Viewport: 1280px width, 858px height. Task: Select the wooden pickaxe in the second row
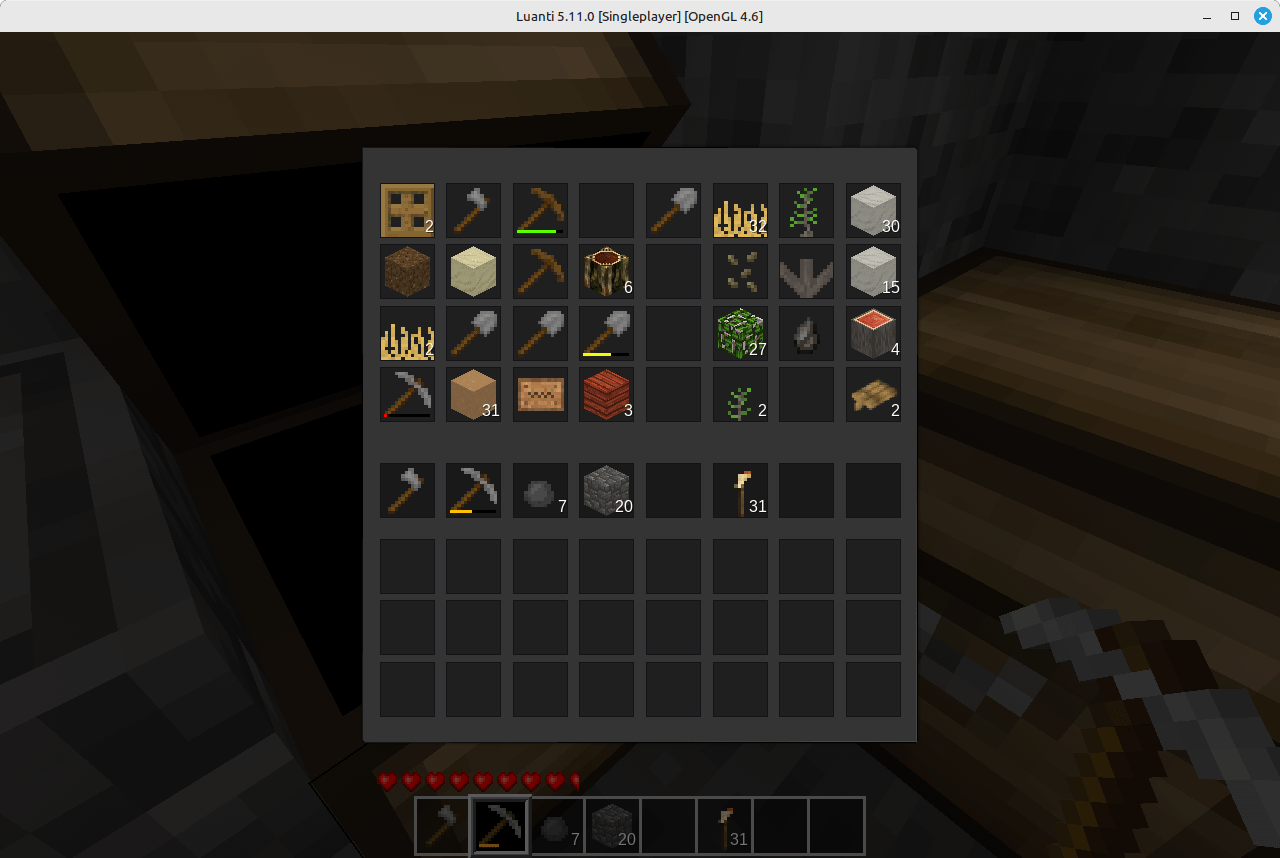click(540, 271)
